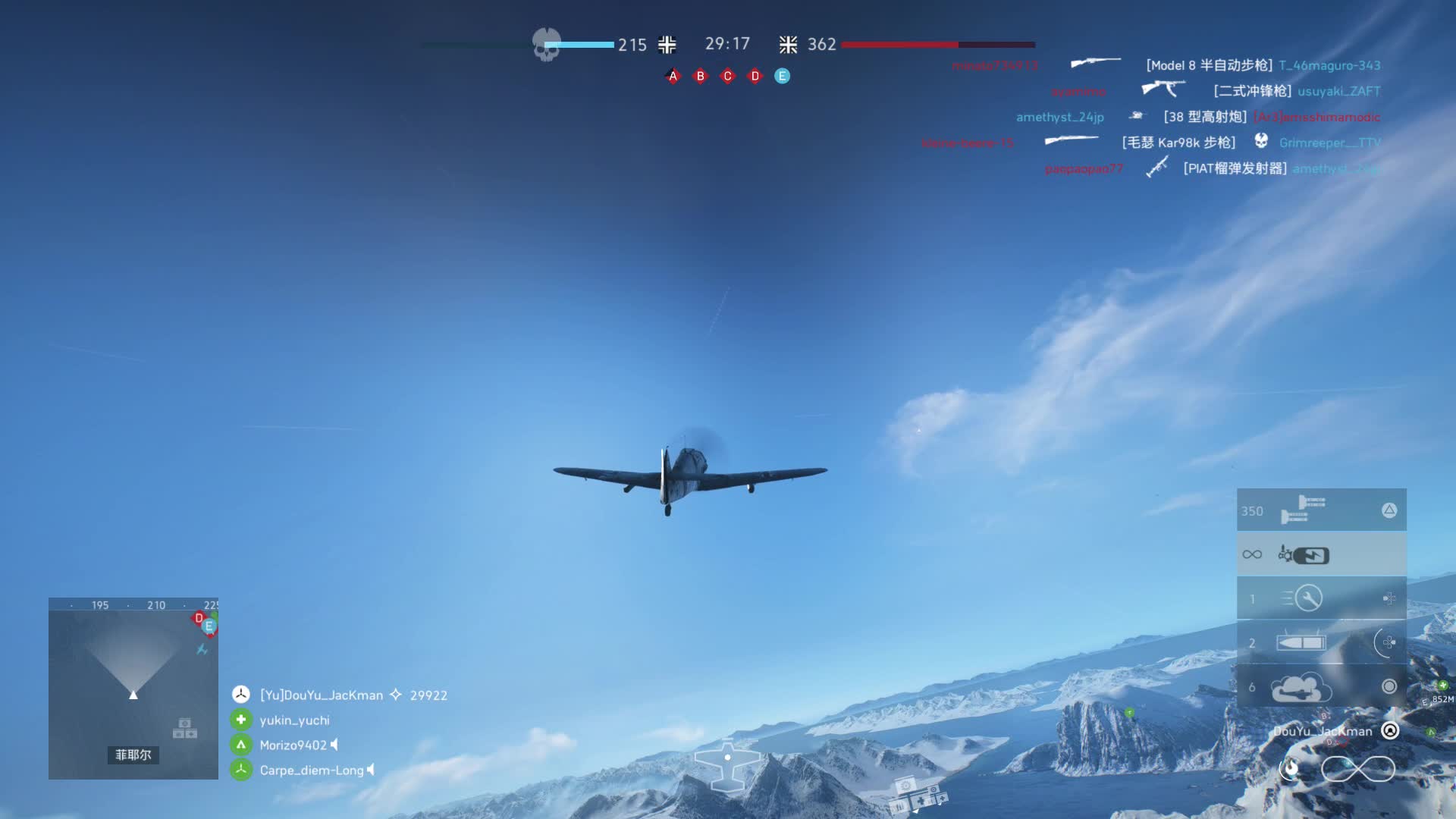Select capture objective D marker
Screen dimensions: 1456x819
tap(755, 76)
